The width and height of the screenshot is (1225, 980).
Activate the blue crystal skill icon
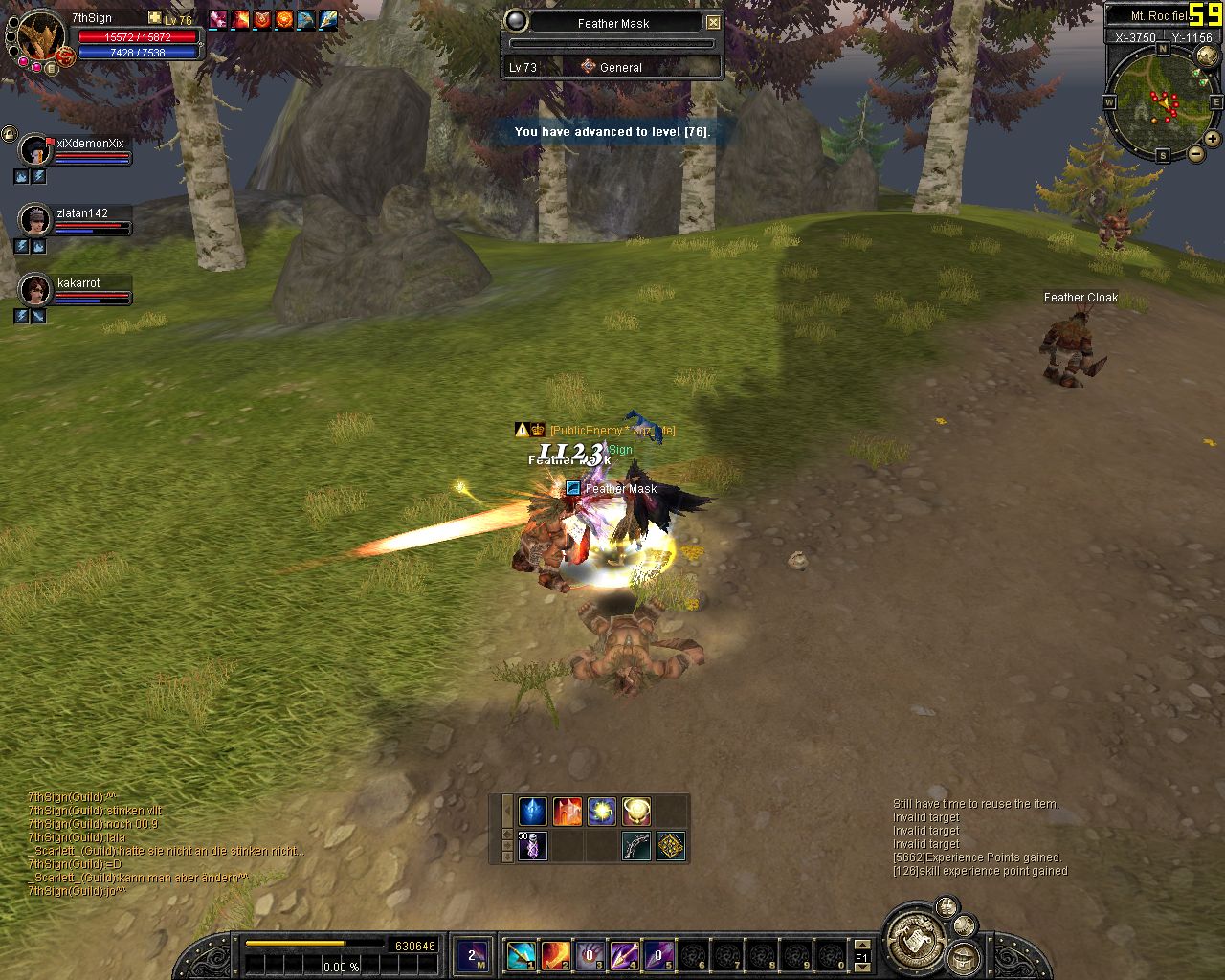click(532, 812)
